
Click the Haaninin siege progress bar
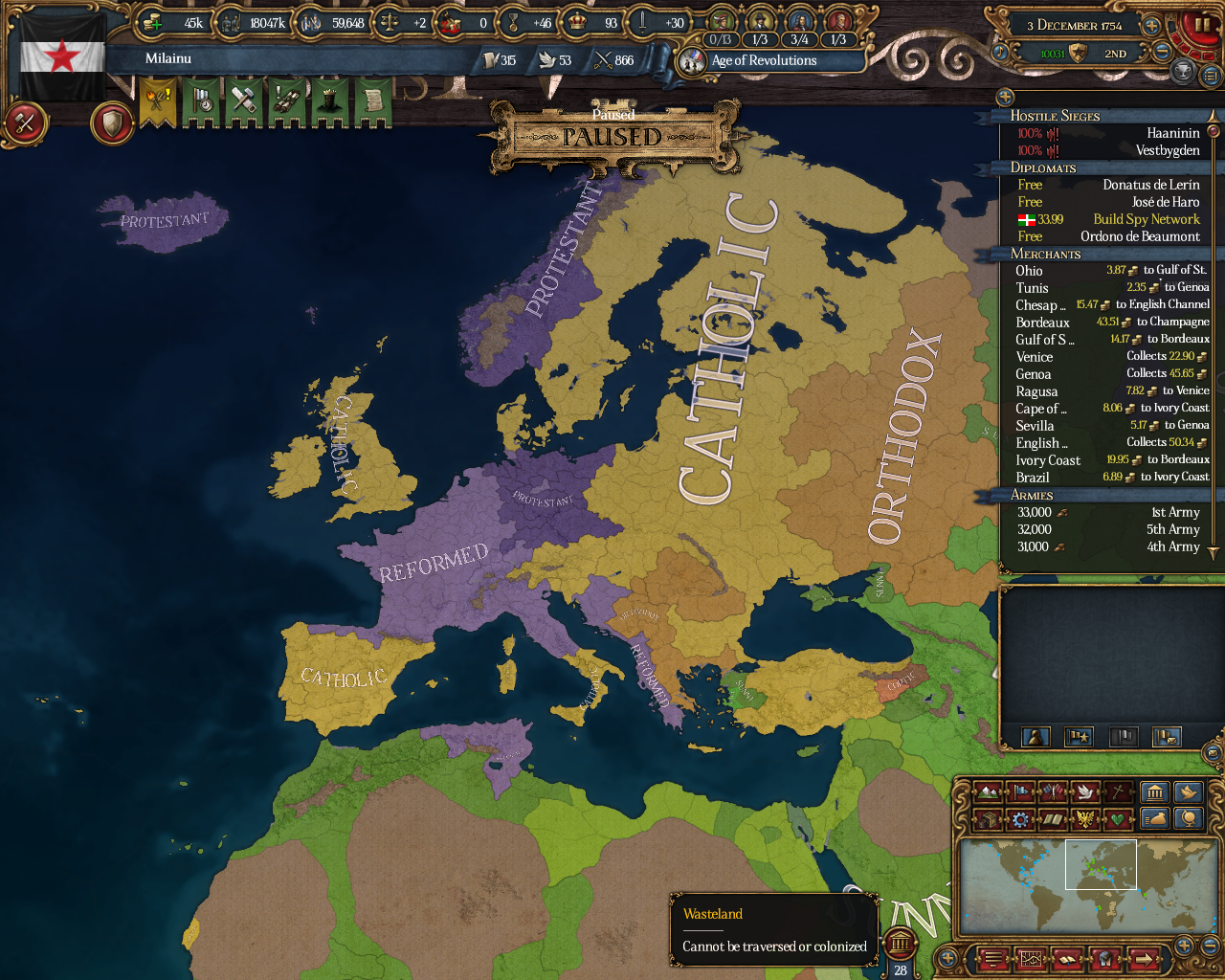coord(1039,133)
